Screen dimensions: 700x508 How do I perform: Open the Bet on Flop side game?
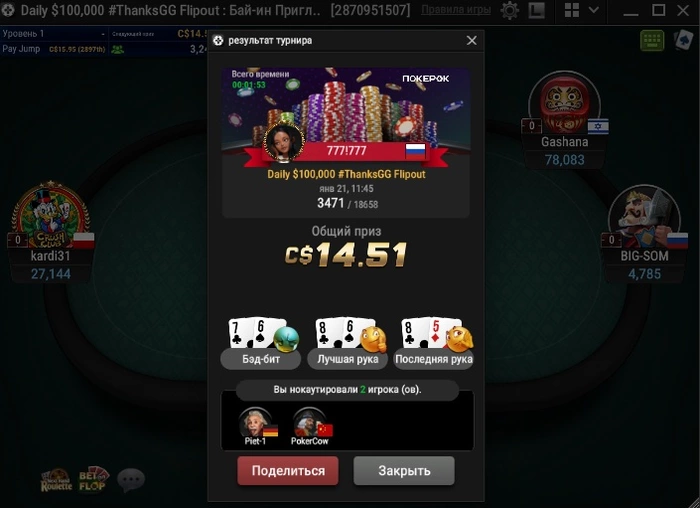(x=94, y=479)
